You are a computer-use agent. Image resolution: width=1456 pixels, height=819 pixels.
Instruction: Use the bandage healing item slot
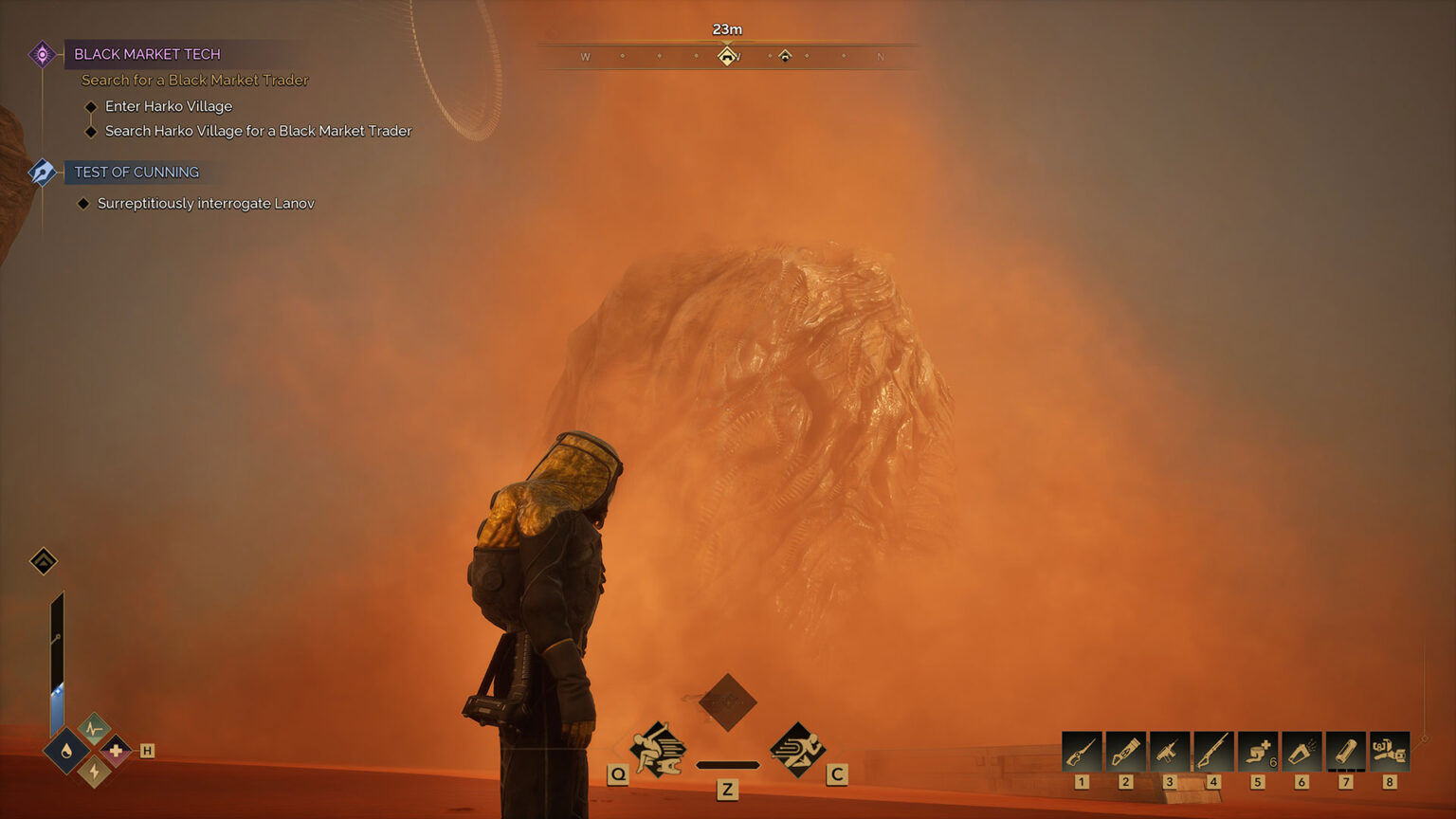tap(1257, 752)
